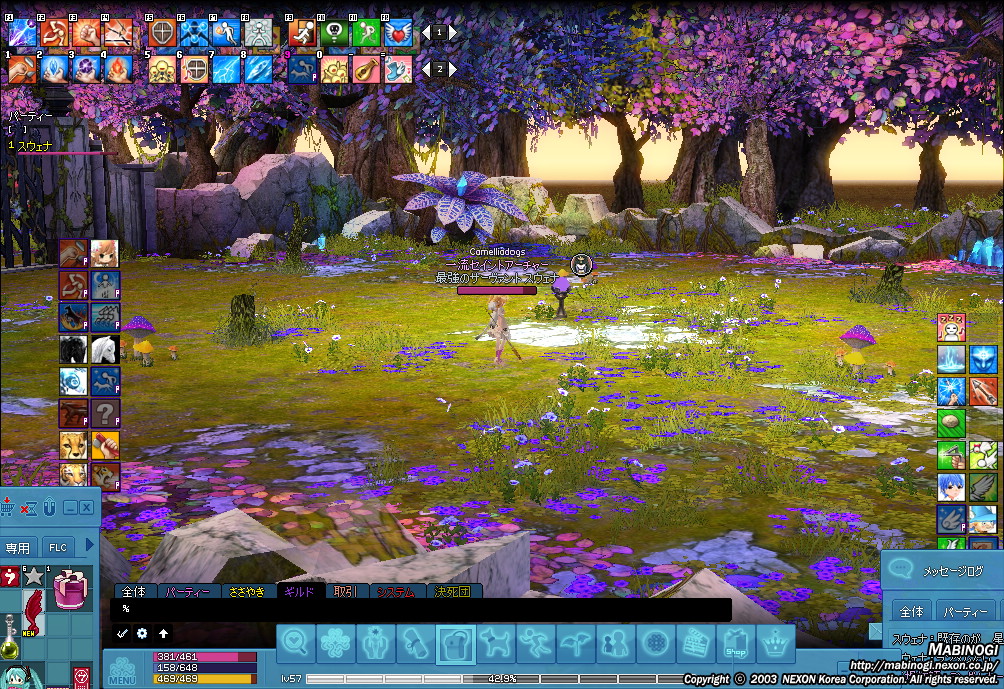Open the main MENU button
Screen dimensions: 1004x689
coord(122,670)
